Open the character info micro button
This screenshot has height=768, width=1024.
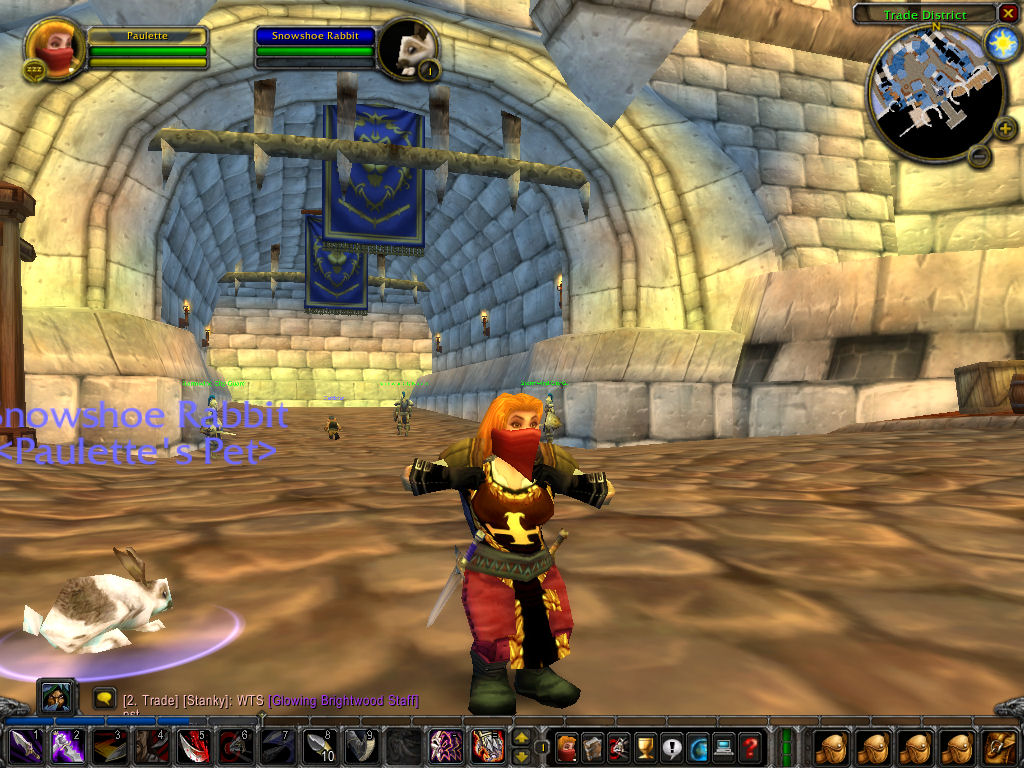(567, 746)
